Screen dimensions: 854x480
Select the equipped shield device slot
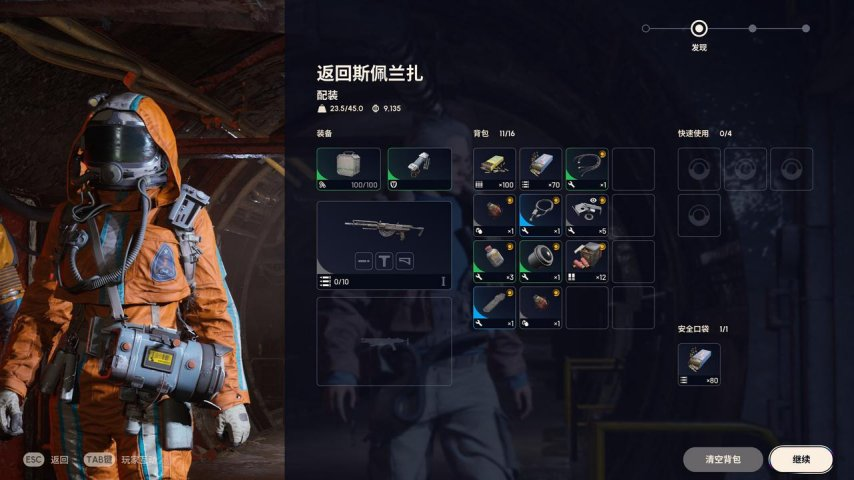pyautogui.click(x=419, y=169)
